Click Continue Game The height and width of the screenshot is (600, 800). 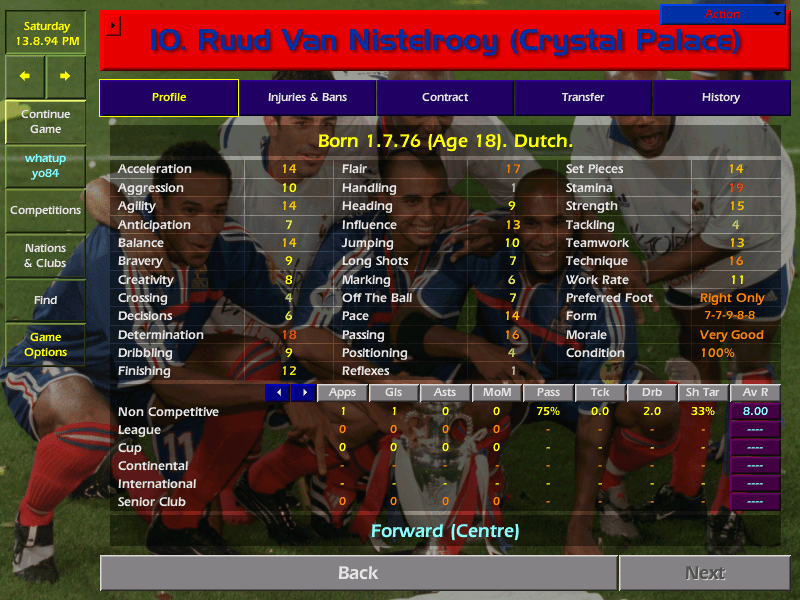pyautogui.click(x=45, y=121)
